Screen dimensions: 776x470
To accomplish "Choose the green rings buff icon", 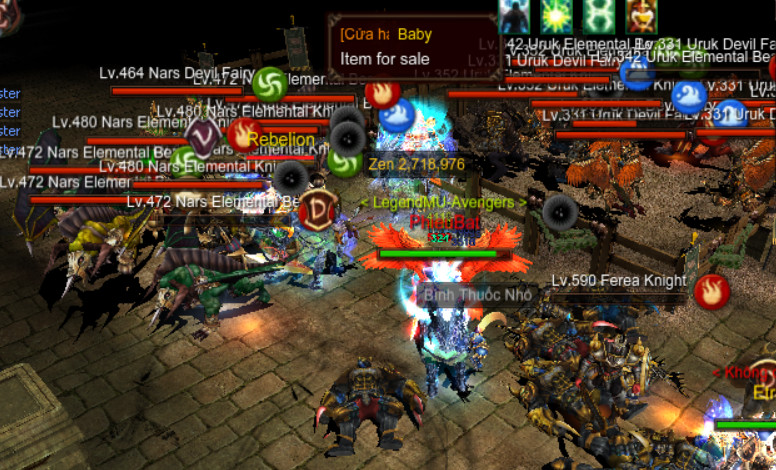I will coord(598,17).
